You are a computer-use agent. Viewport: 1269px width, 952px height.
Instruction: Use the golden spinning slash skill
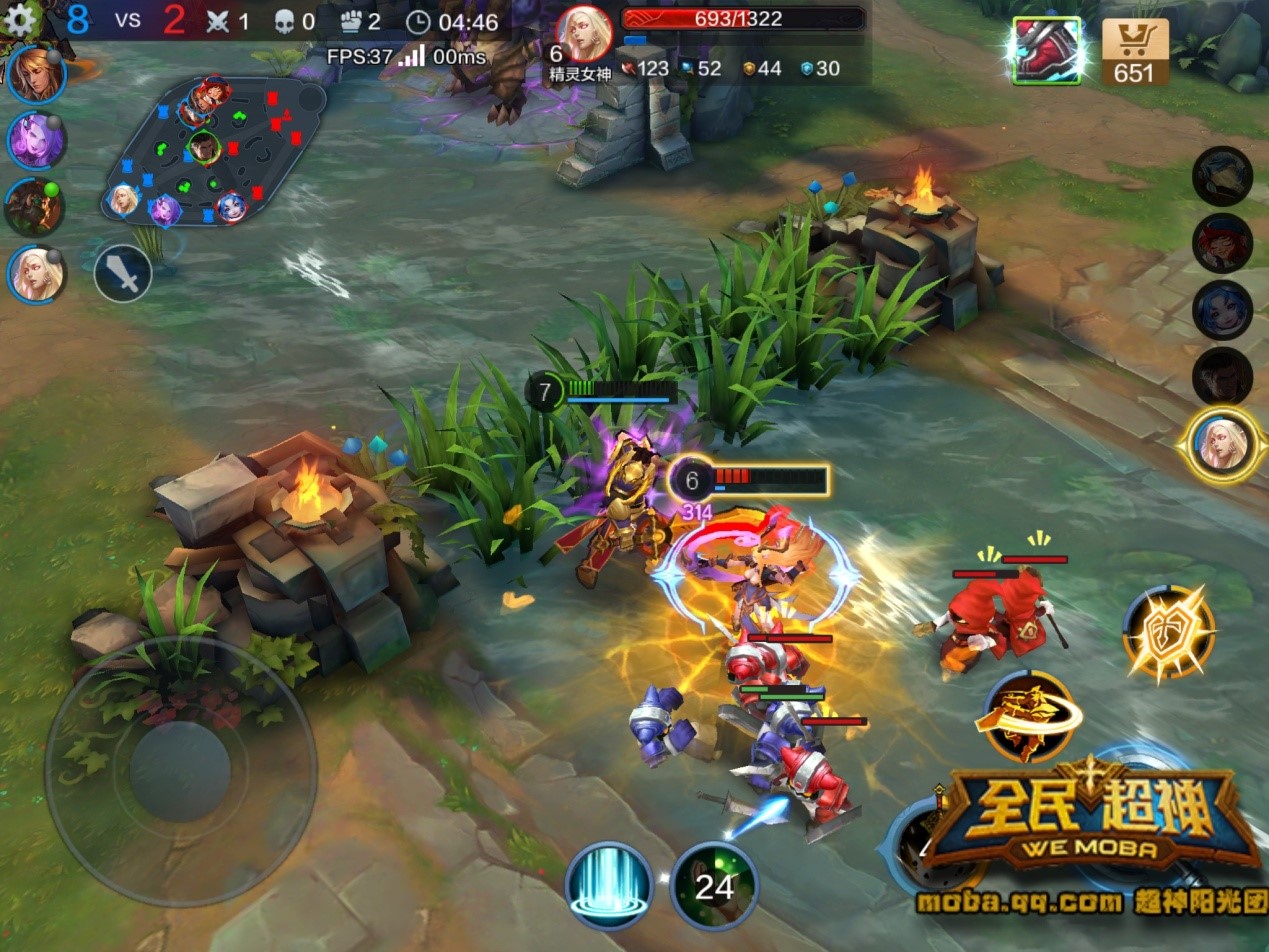[x=1029, y=717]
